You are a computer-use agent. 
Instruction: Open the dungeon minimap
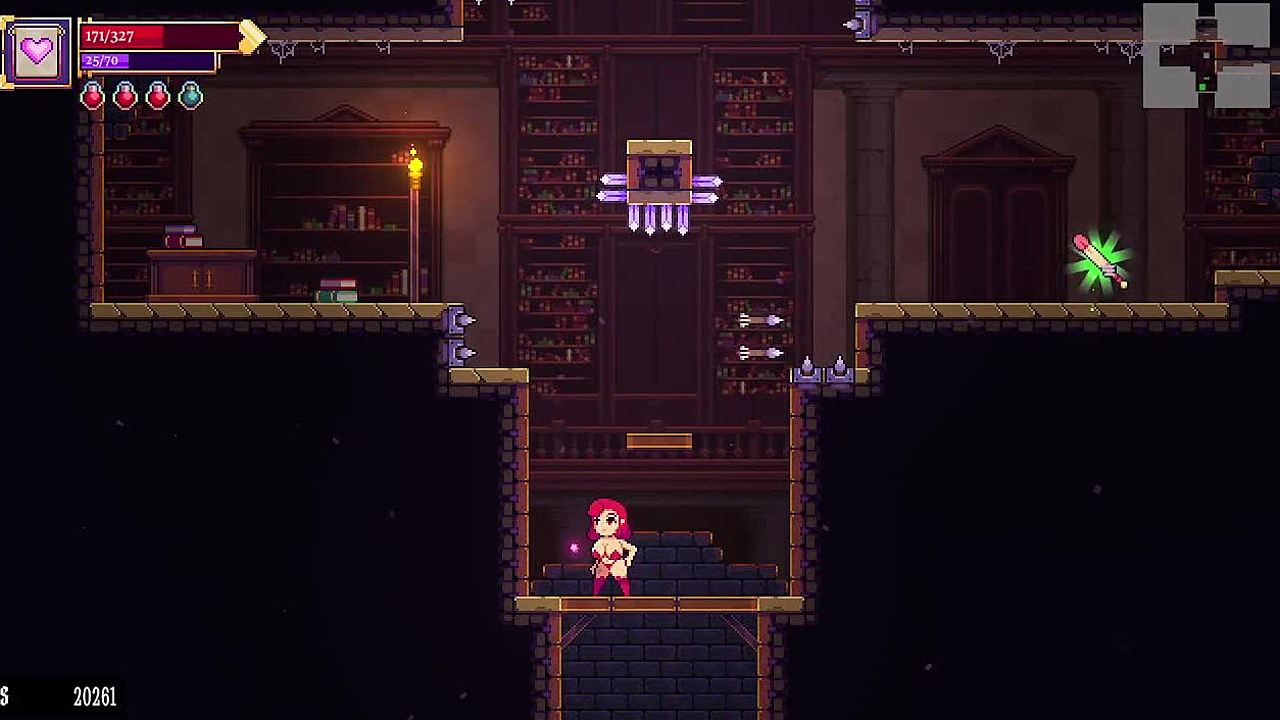(1206, 55)
